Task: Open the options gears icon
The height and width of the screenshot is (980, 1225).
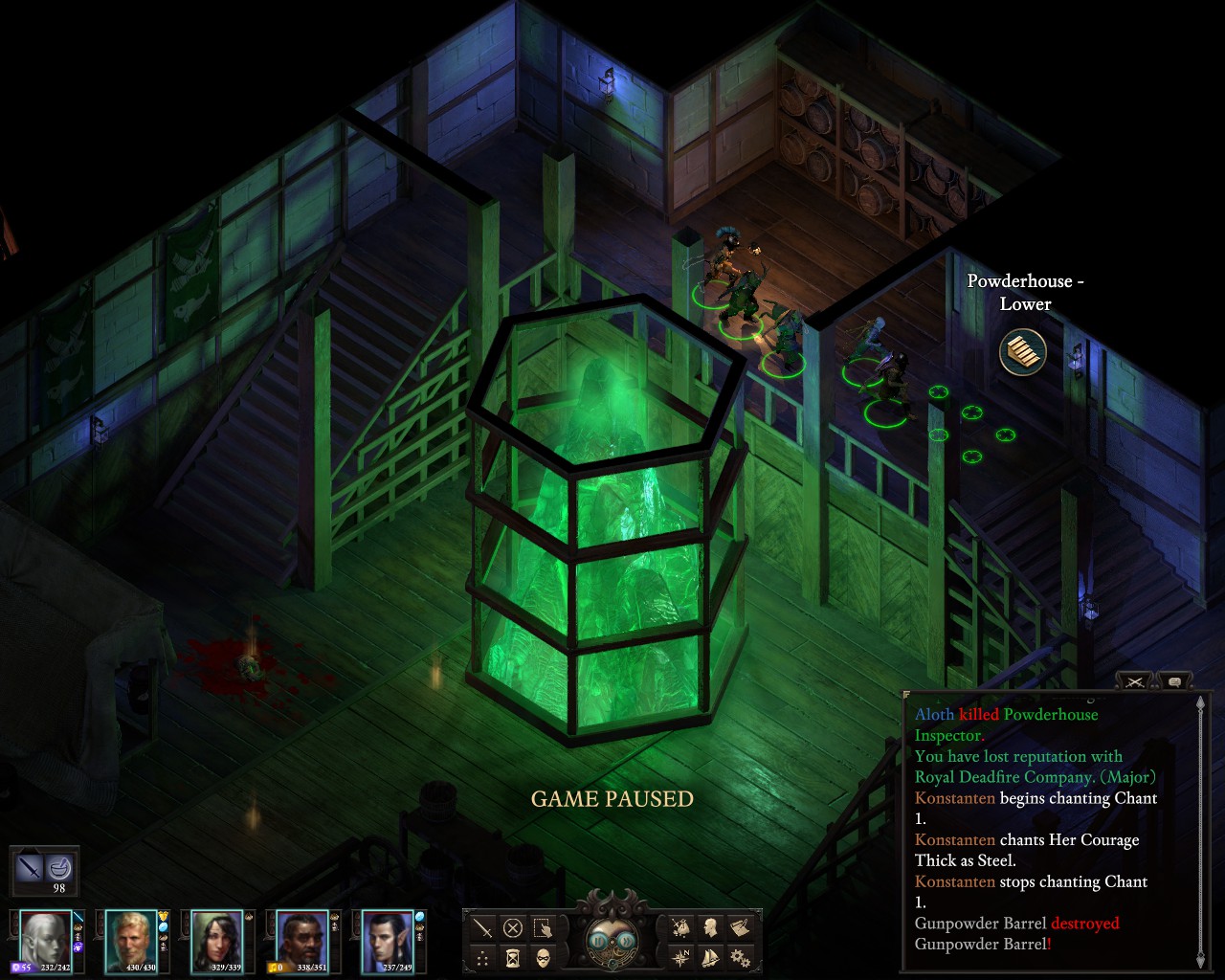Action: point(740,957)
